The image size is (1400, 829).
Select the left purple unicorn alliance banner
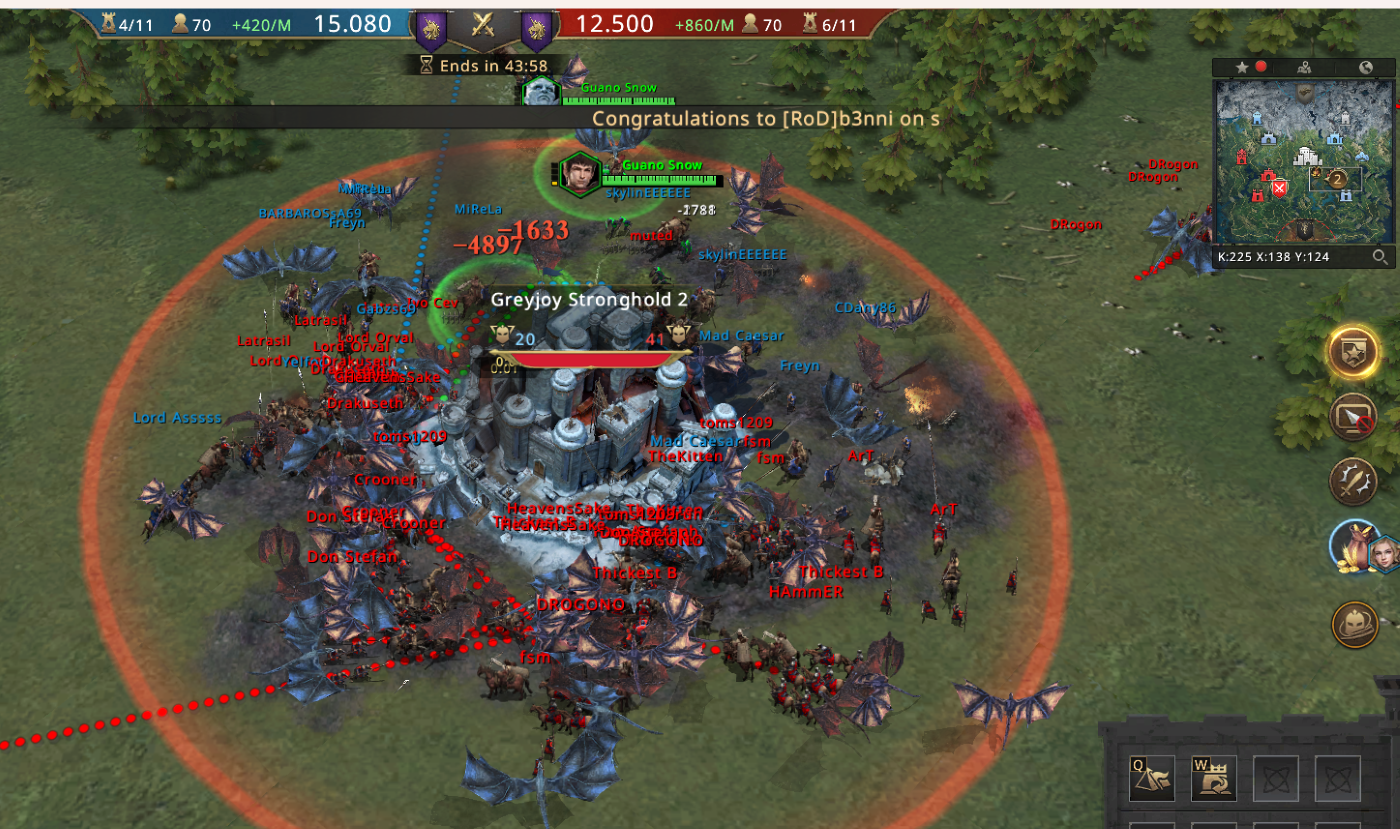point(431,29)
